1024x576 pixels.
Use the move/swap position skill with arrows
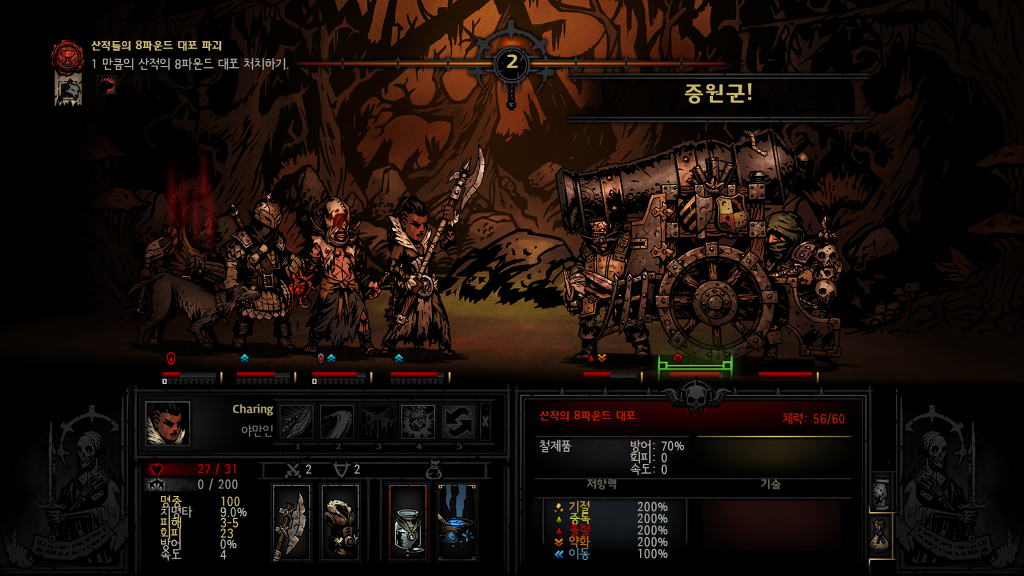coord(457,421)
